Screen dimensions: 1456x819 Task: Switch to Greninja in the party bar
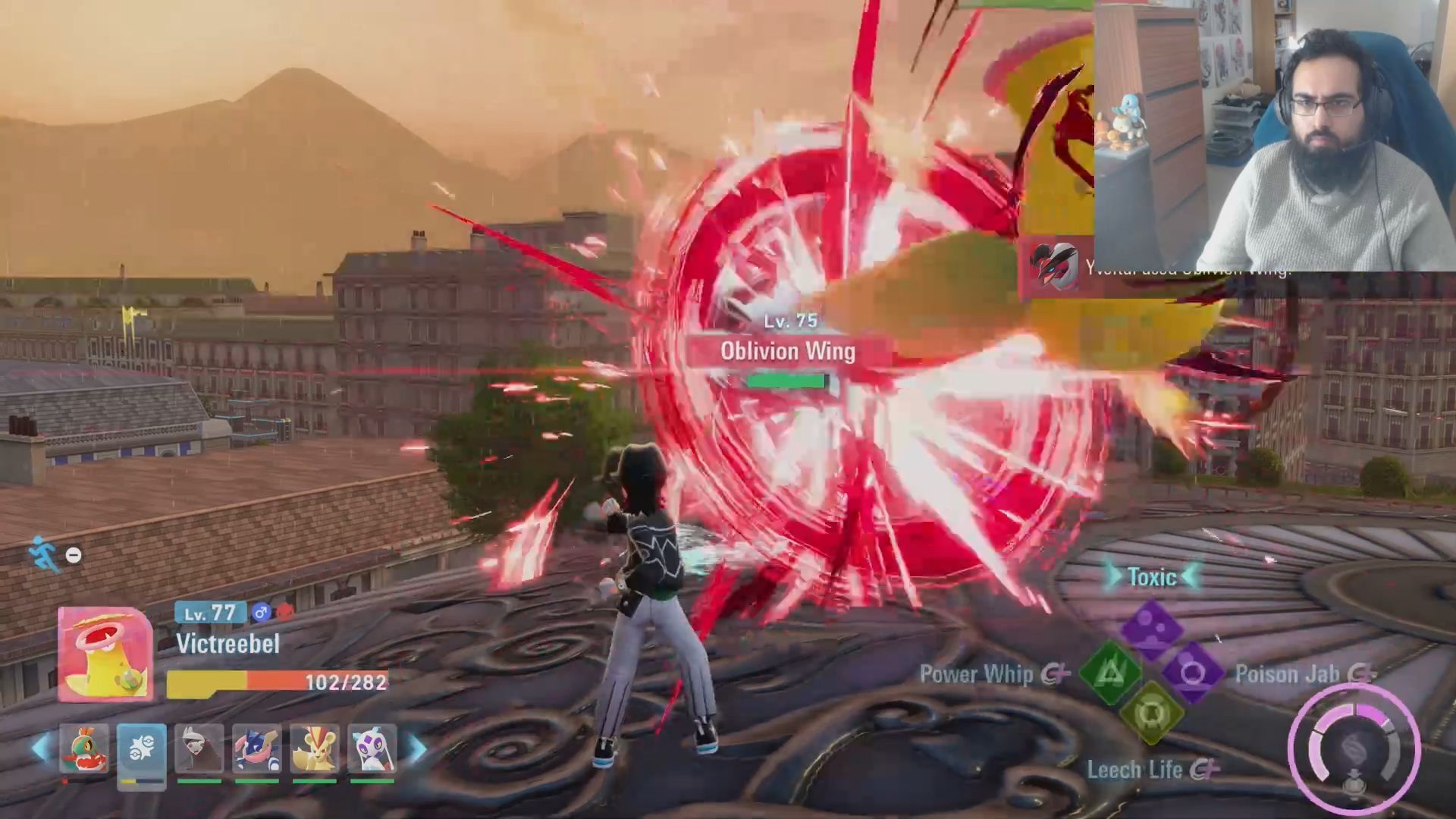[x=256, y=749]
